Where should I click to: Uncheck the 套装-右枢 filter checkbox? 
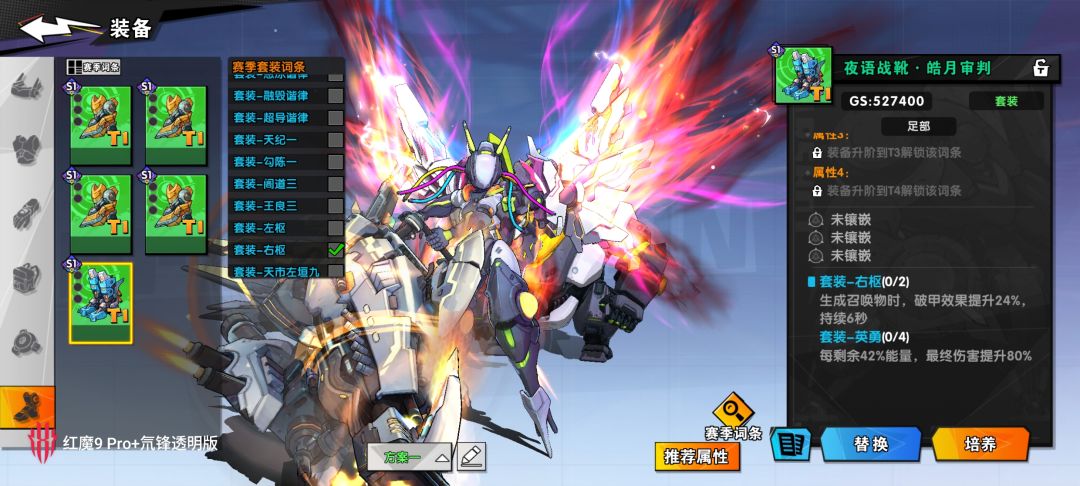[x=336, y=250]
